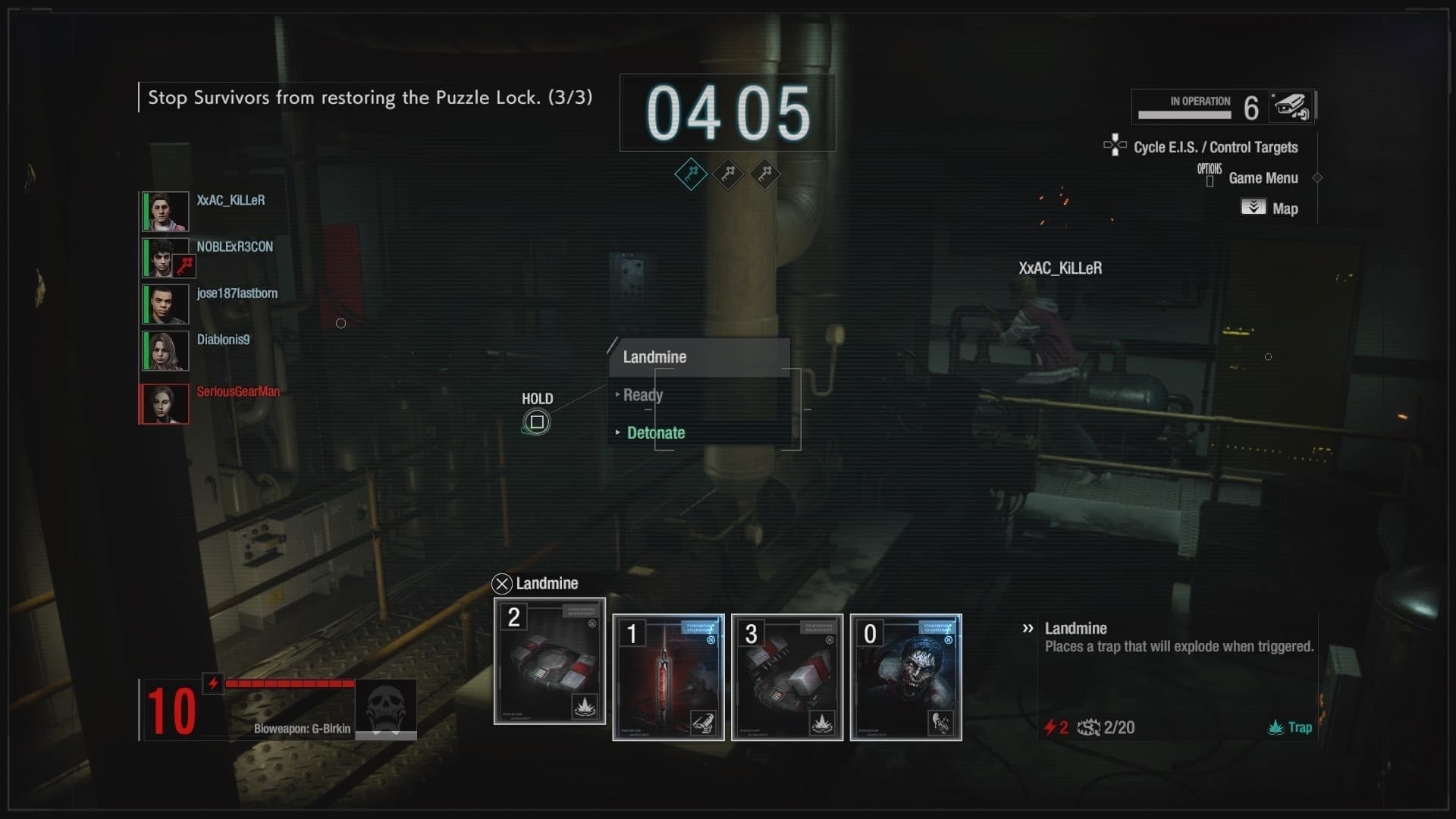Select the cost-2 Landmine card
Viewport: 1456px width, 819px height.
(x=550, y=661)
